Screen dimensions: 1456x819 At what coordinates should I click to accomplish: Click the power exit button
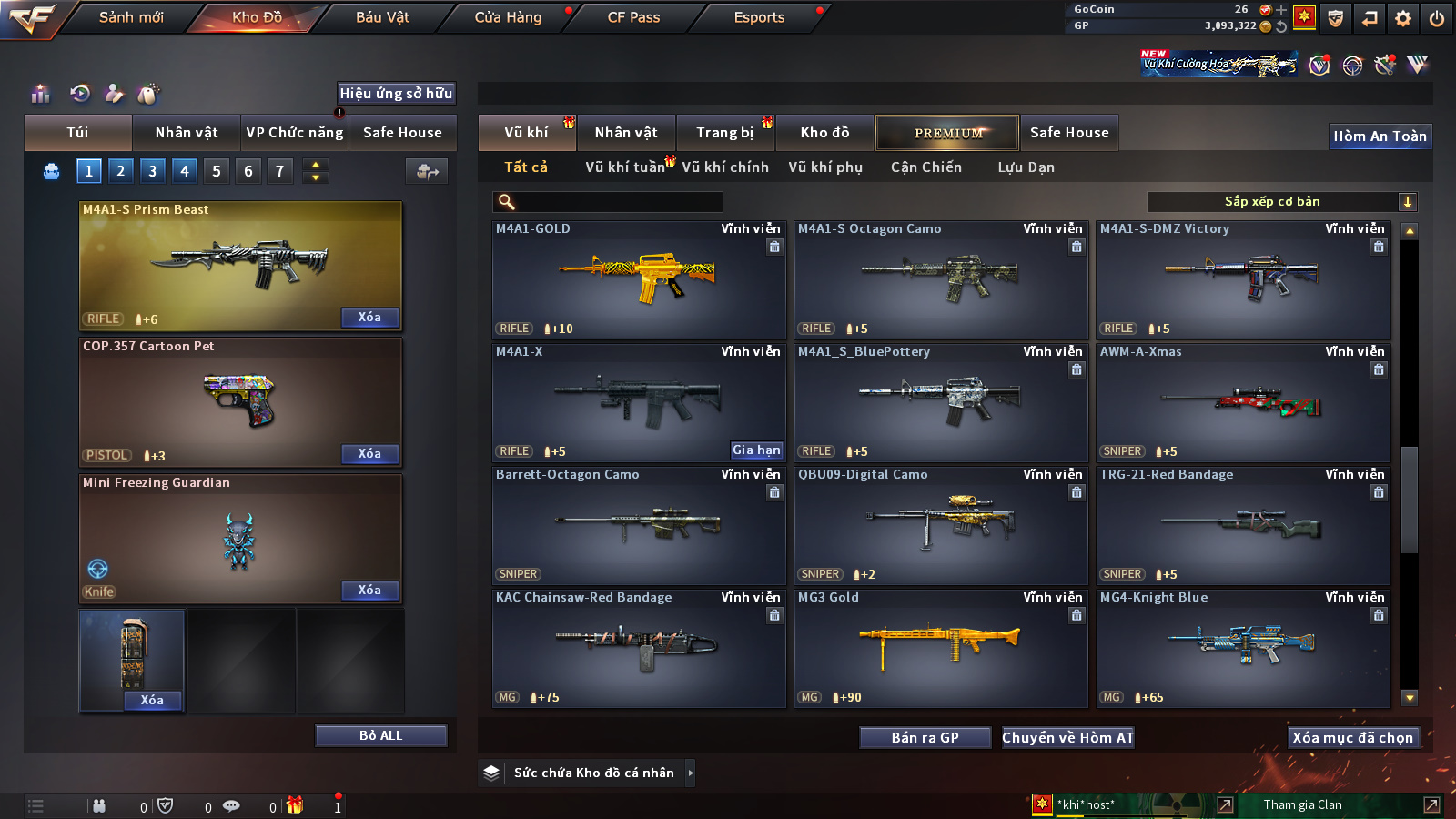(1437, 18)
